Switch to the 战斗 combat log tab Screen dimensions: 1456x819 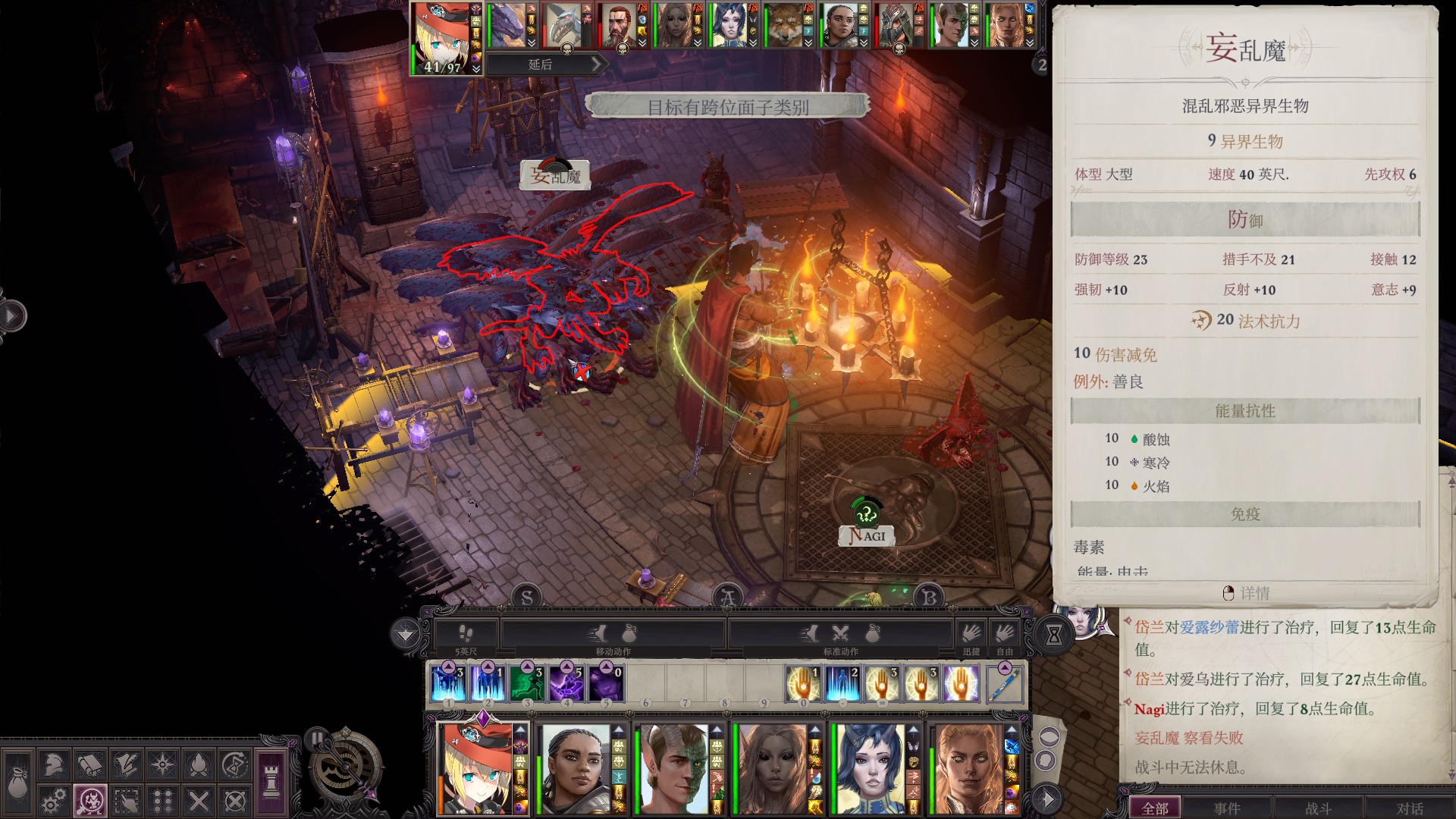[x=1319, y=808]
